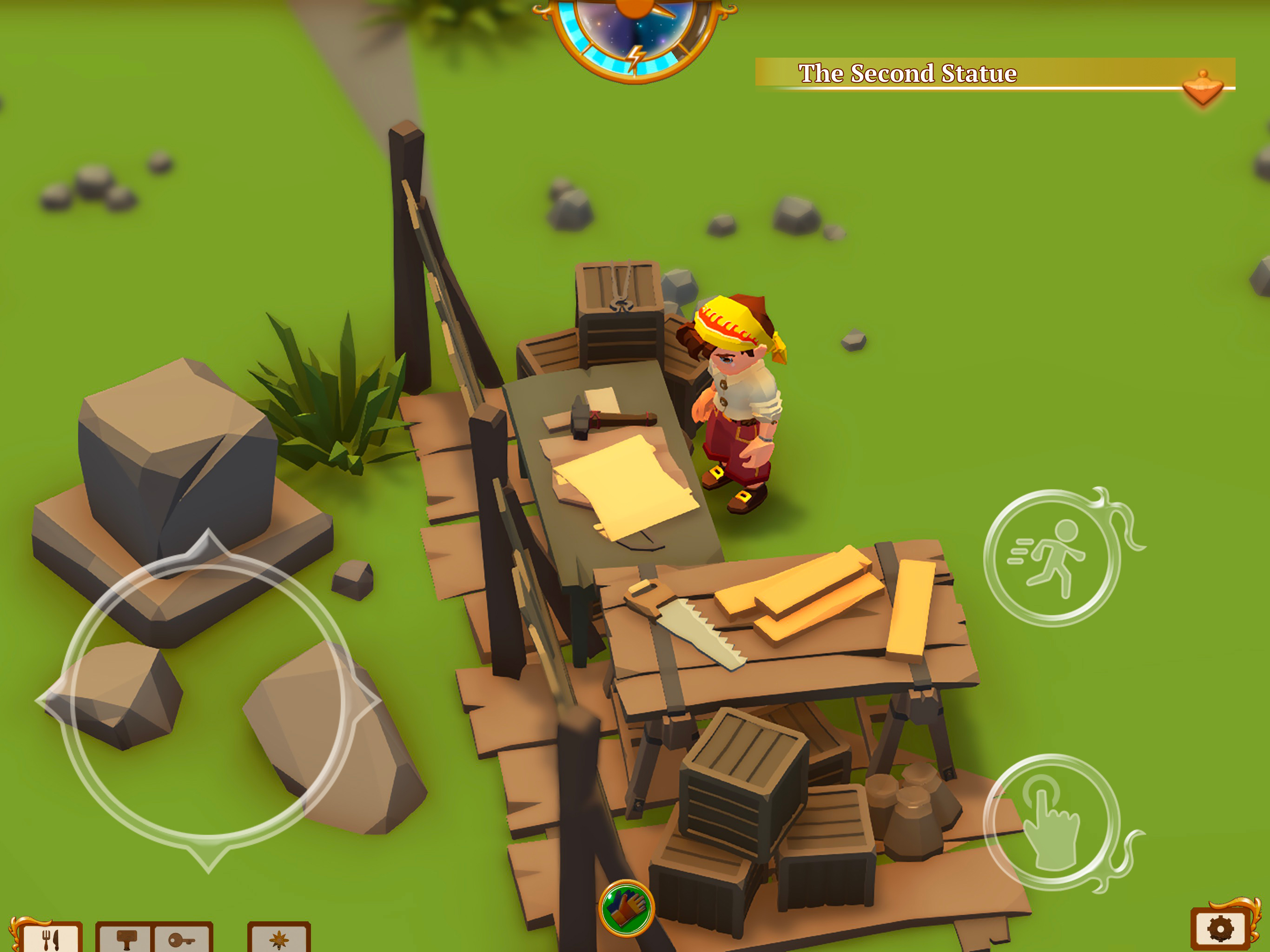Open The Second Statue quest banner
This screenshot has width=1270, height=952.
coord(907,73)
